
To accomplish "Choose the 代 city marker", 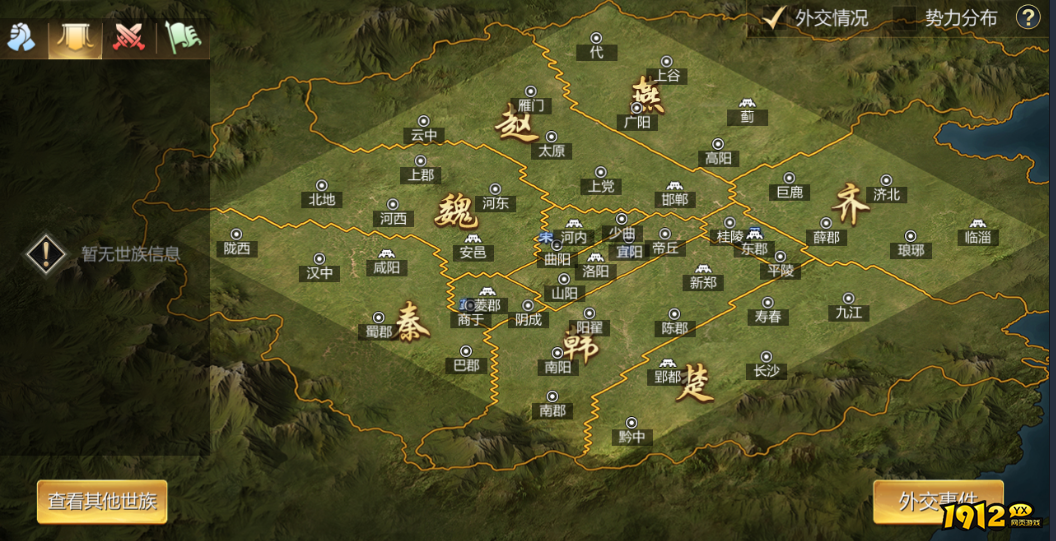I will tap(597, 39).
